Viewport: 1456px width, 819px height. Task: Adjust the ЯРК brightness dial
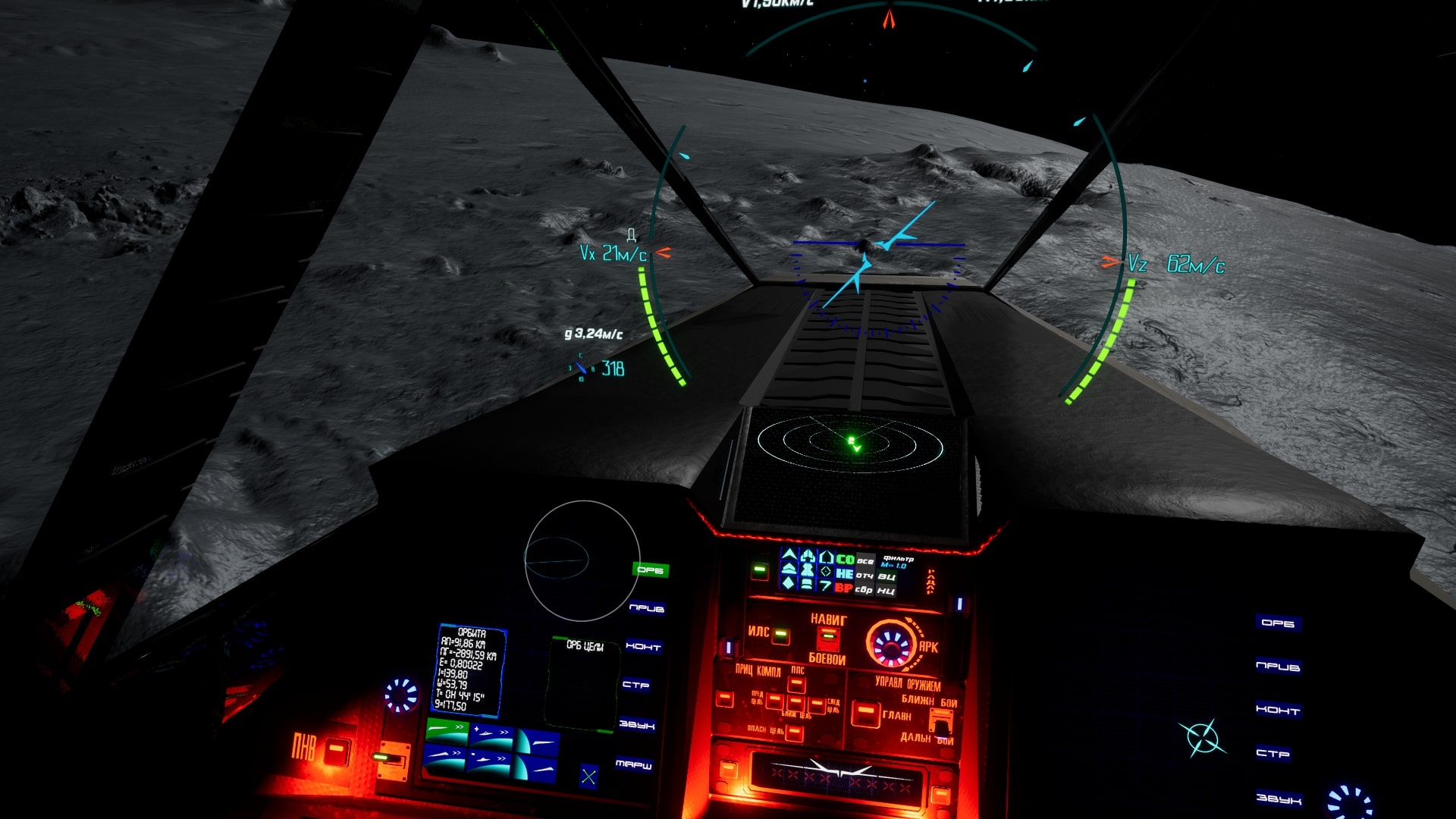pos(892,645)
